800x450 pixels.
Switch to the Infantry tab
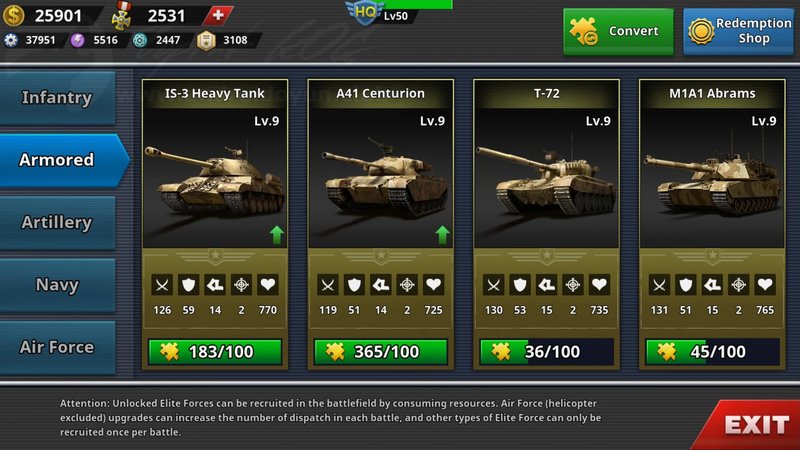[57, 98]
